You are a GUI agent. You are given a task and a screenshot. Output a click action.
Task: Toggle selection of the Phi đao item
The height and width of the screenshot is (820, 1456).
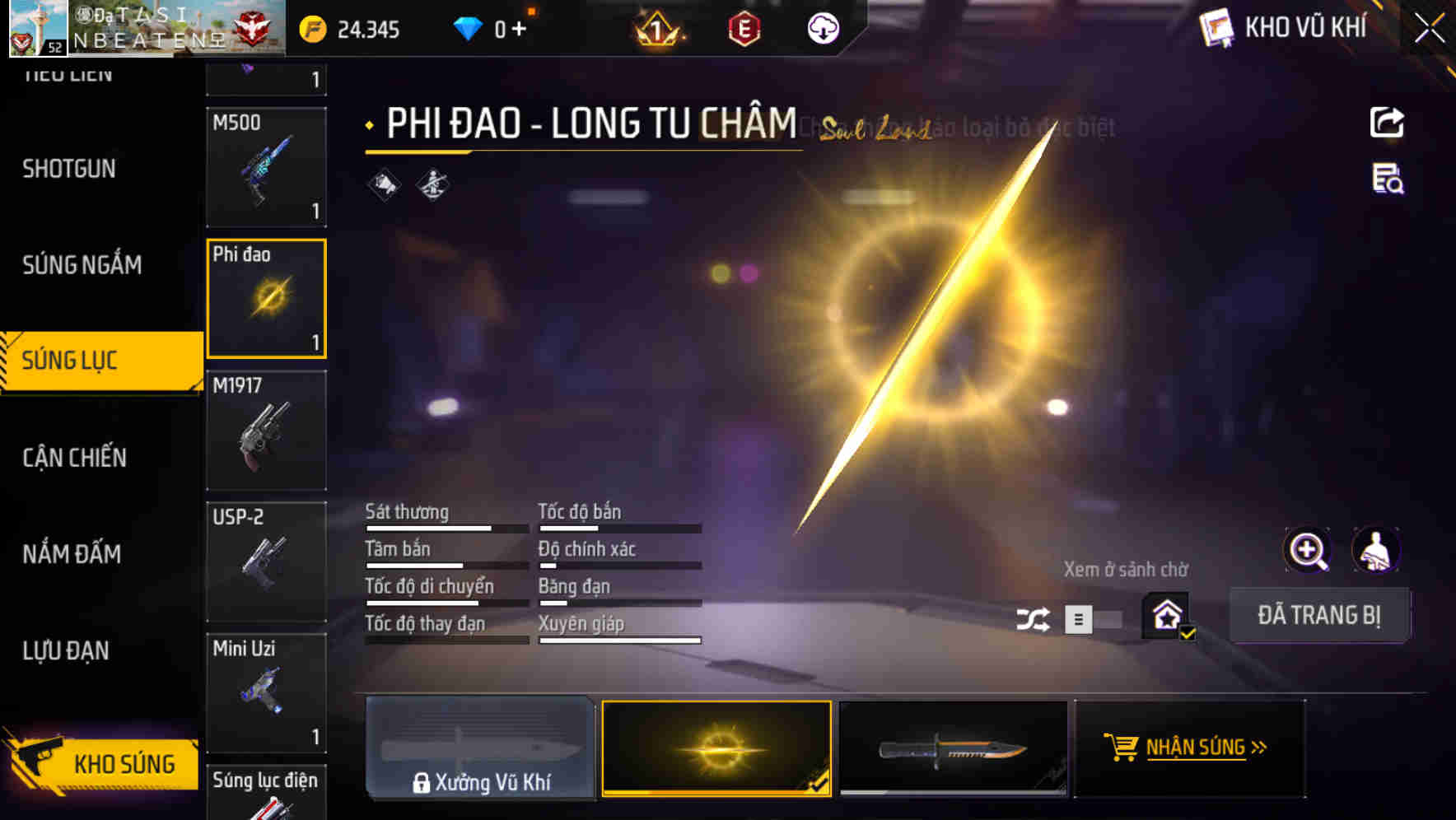[266, 298]
